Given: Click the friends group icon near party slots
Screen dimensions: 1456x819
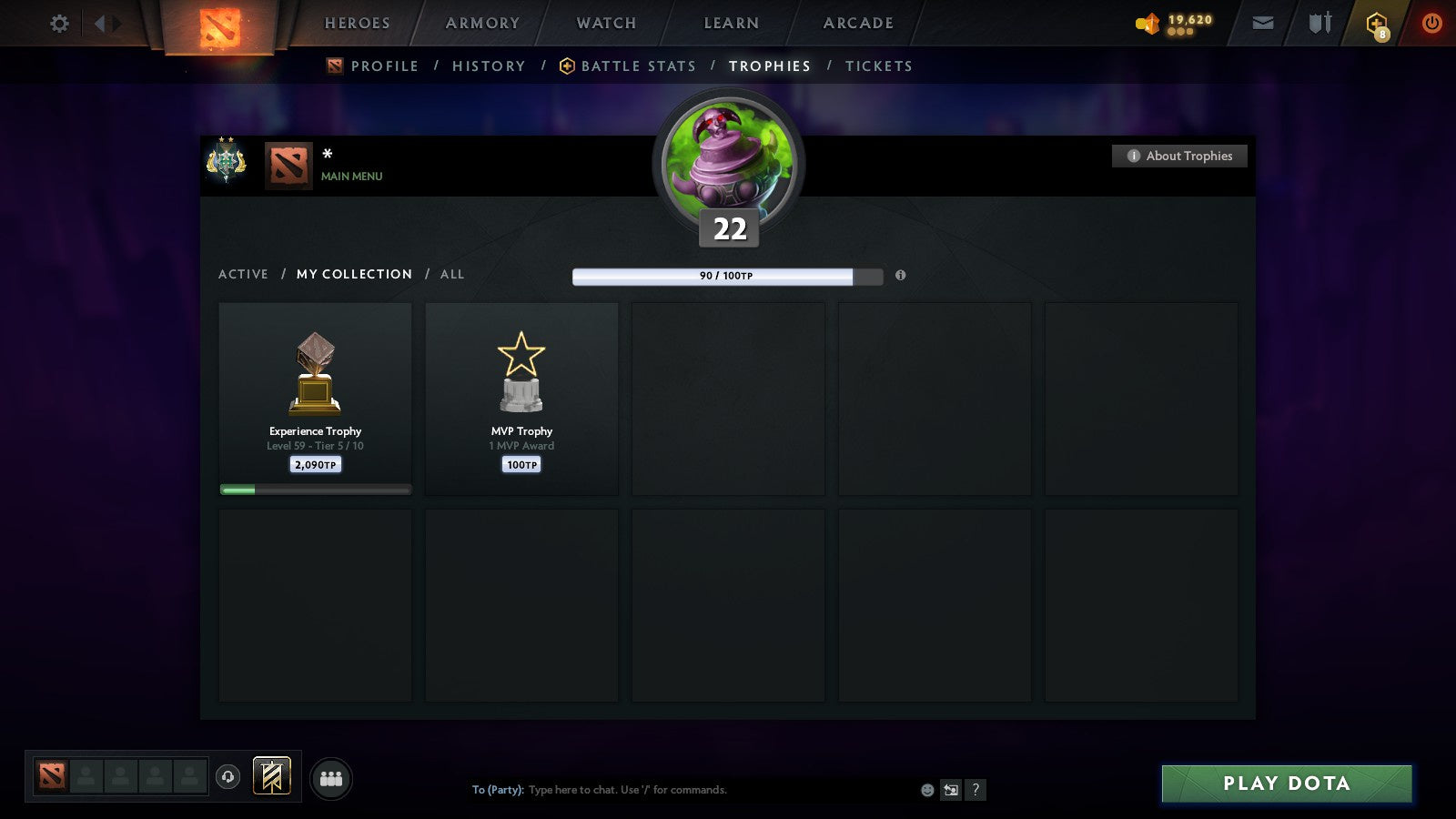Looking at the screenshot, I should coord(330,776).
